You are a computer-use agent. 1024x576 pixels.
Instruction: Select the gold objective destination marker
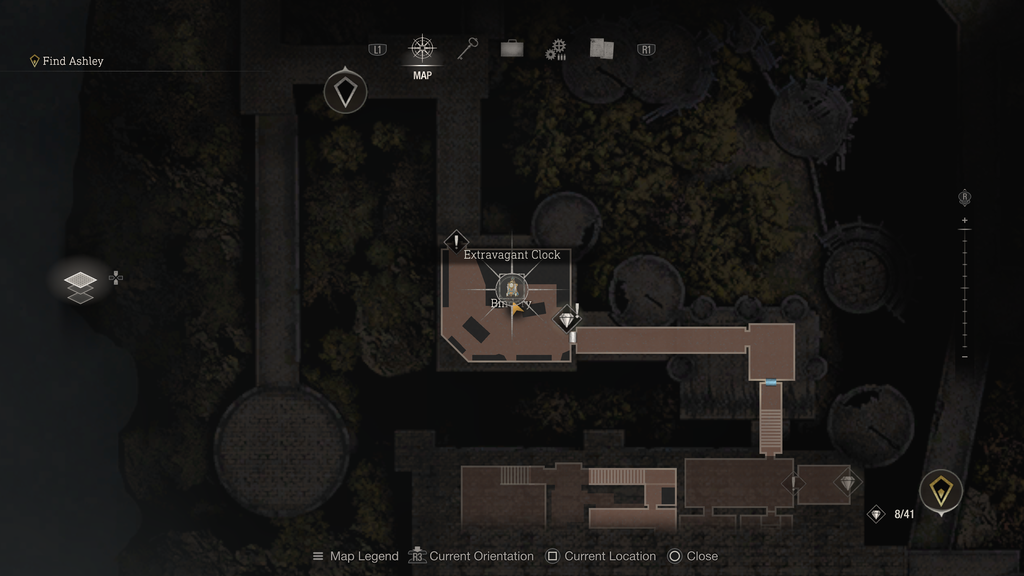pyautogui.click(x=941, y=491)
